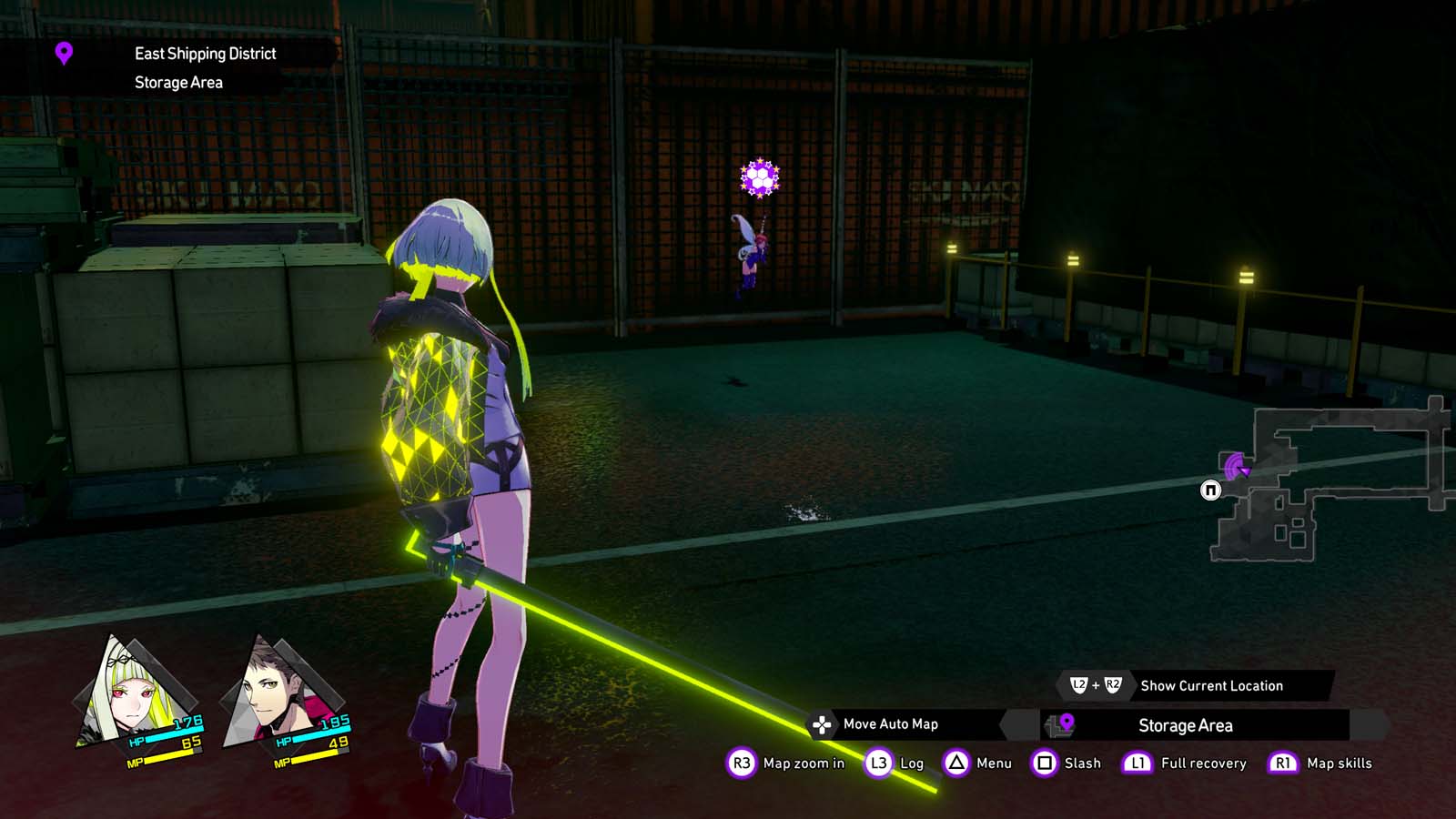
Task: Toggle the Move Auto Map option
Action: point(891,725)
